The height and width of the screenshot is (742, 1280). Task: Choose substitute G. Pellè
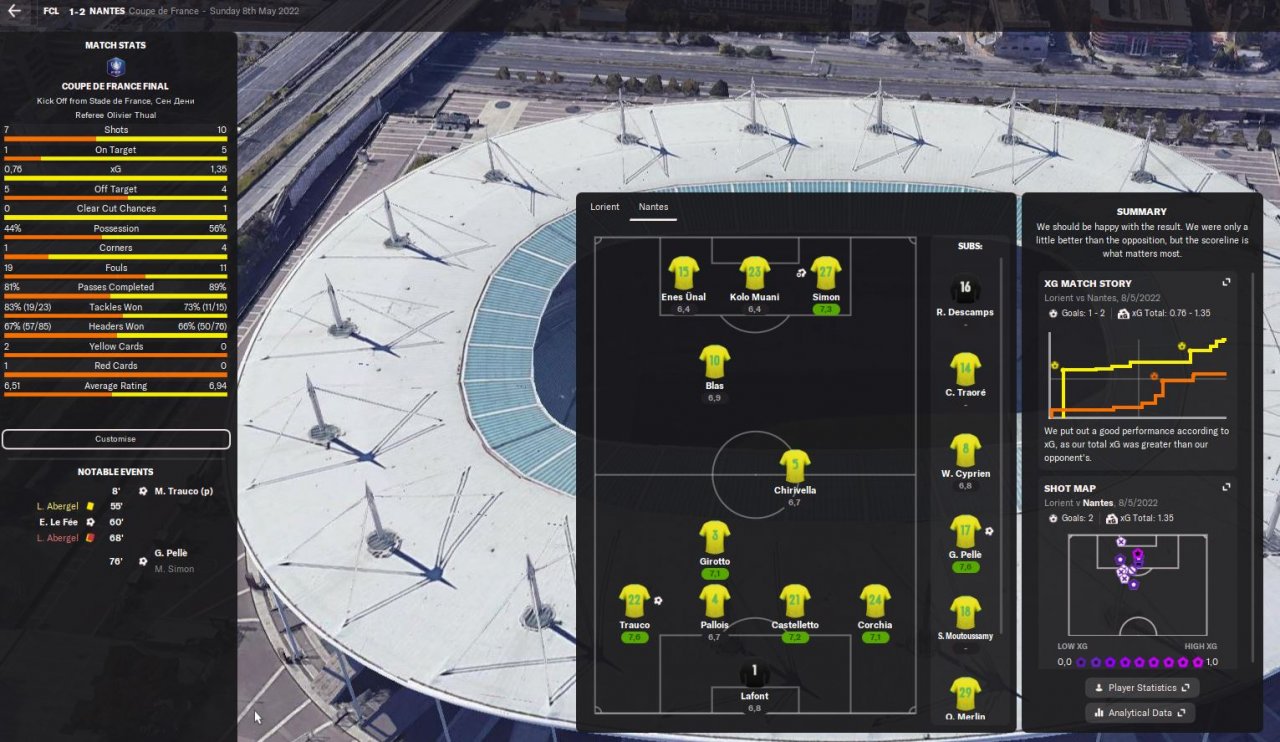[965, 531]
